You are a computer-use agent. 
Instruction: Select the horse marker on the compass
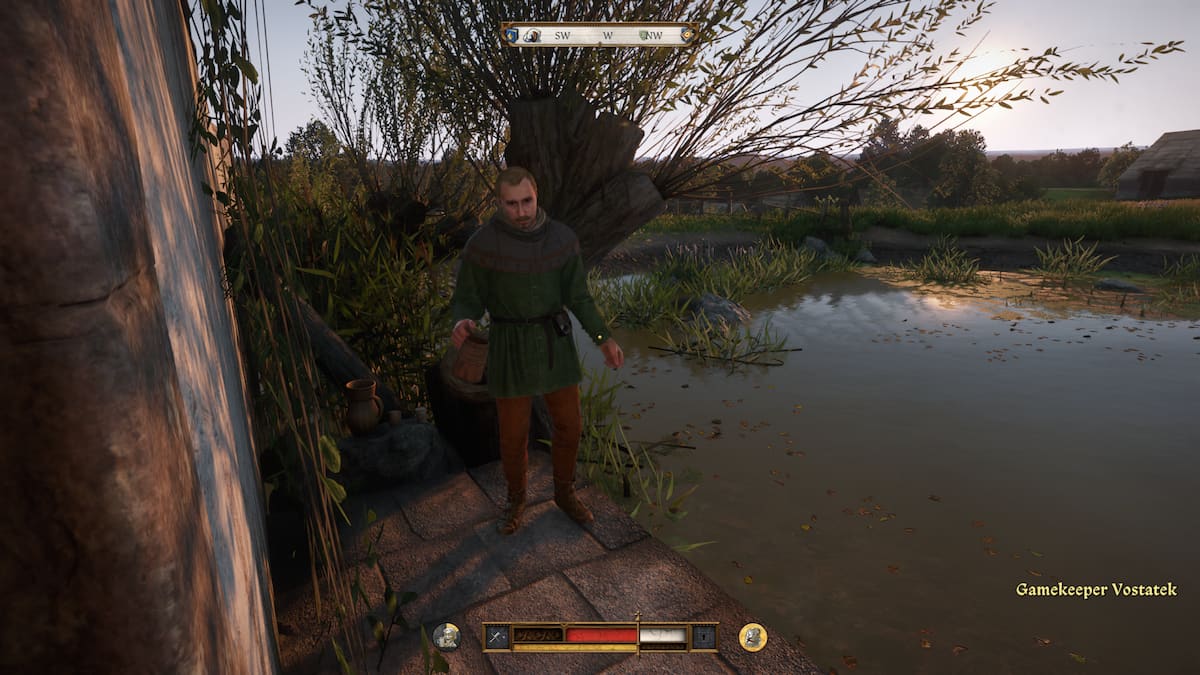(x=534, y=35)
